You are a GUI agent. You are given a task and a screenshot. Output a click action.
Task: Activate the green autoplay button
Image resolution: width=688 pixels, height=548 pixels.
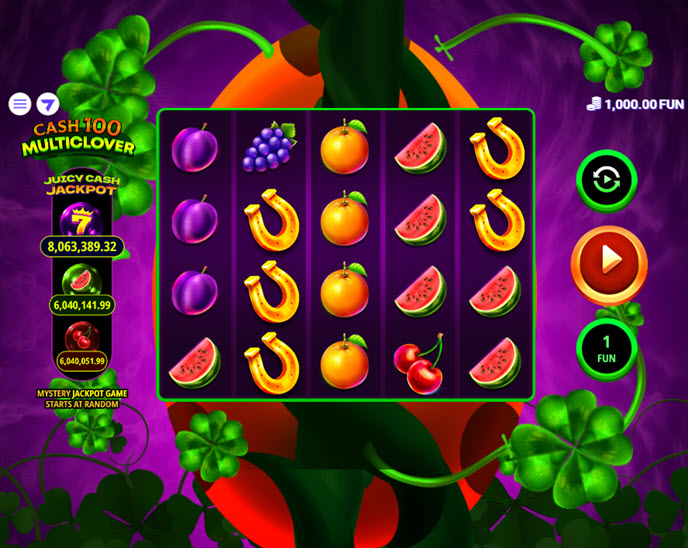tap(606, 180)
